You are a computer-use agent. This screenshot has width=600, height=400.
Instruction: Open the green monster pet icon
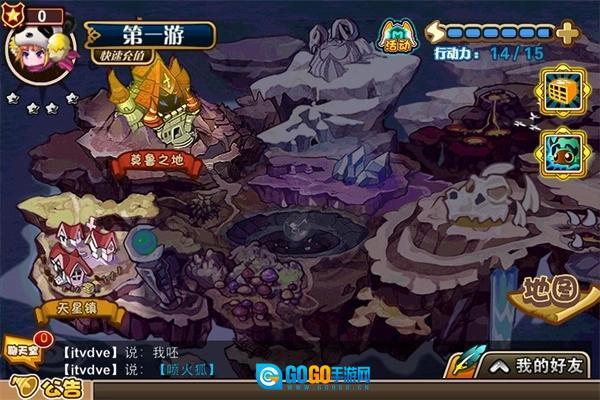[561, 152]
